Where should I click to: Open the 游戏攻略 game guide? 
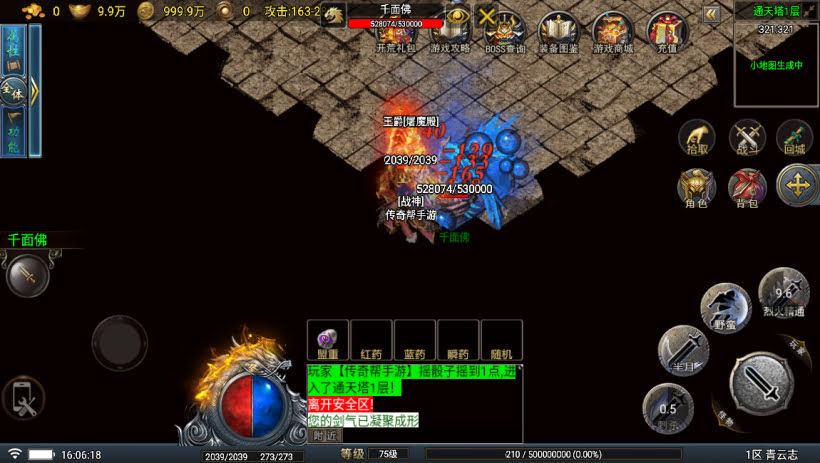point(451,31)
